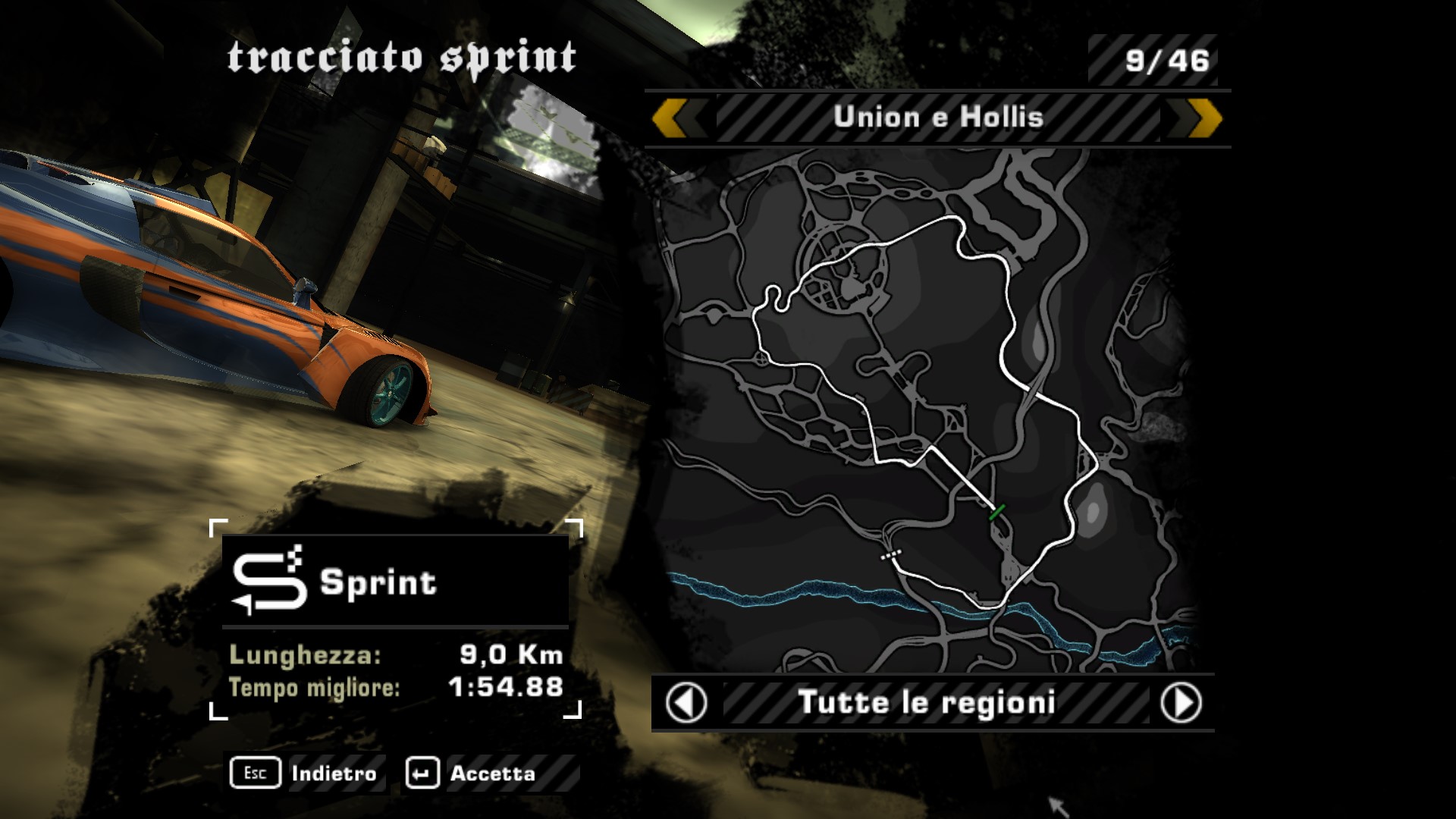Image resolution: width=1456 pixels, height=819 pixels.
Task: Advance to the next track with the right yellow arrow
Action: point(1203,118)
